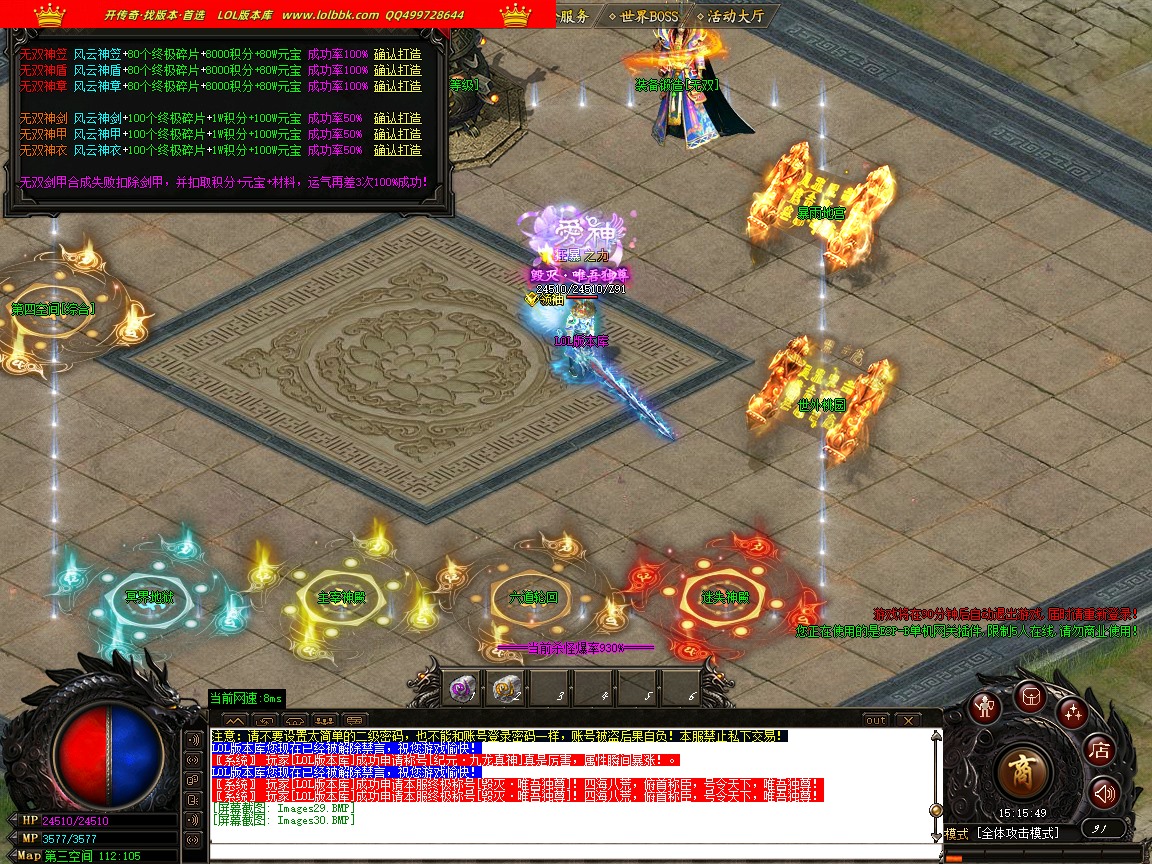Open the character equipment panel icon
The image size is (1152, 864).
point(987,707)
